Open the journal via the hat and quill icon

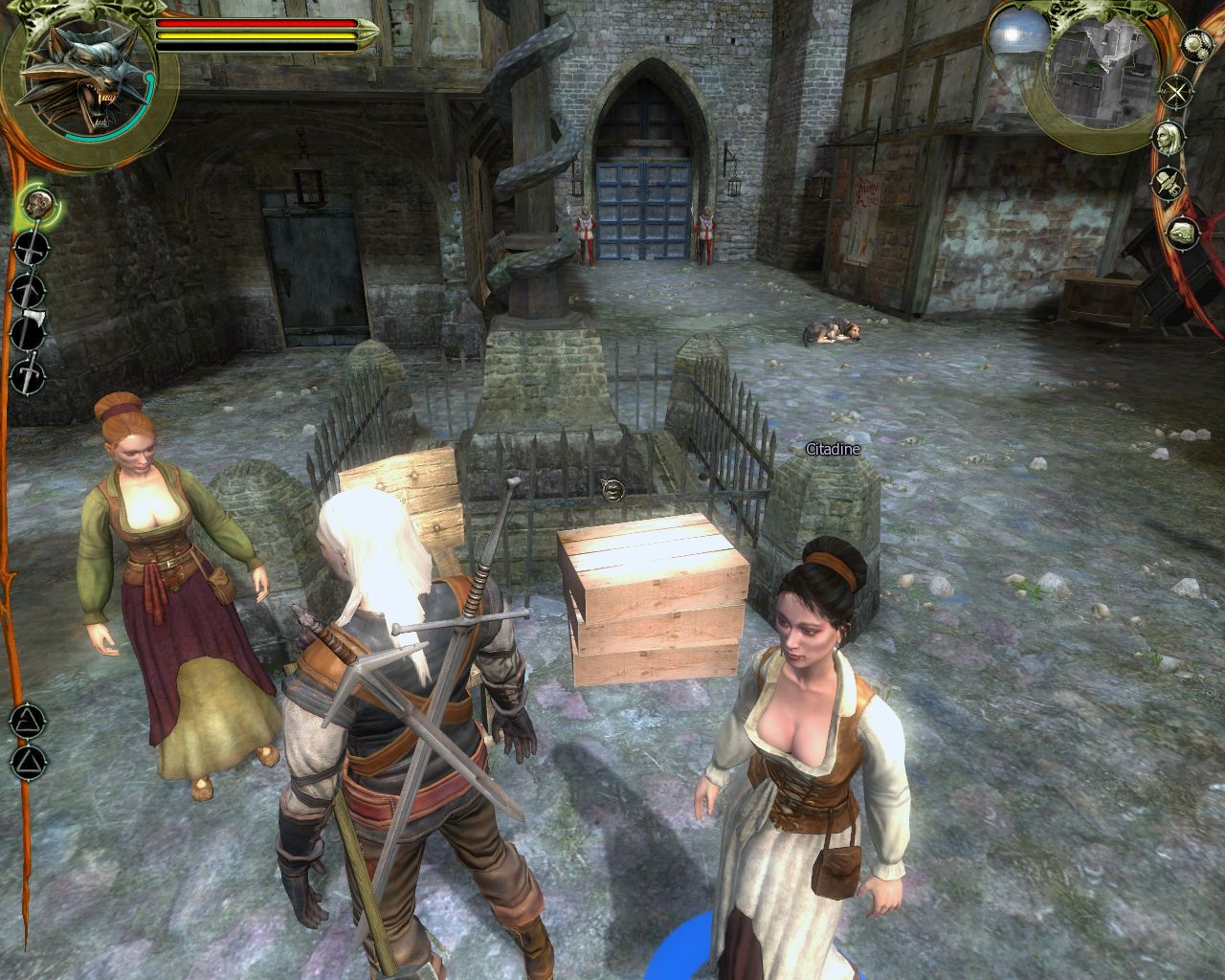1168,182
